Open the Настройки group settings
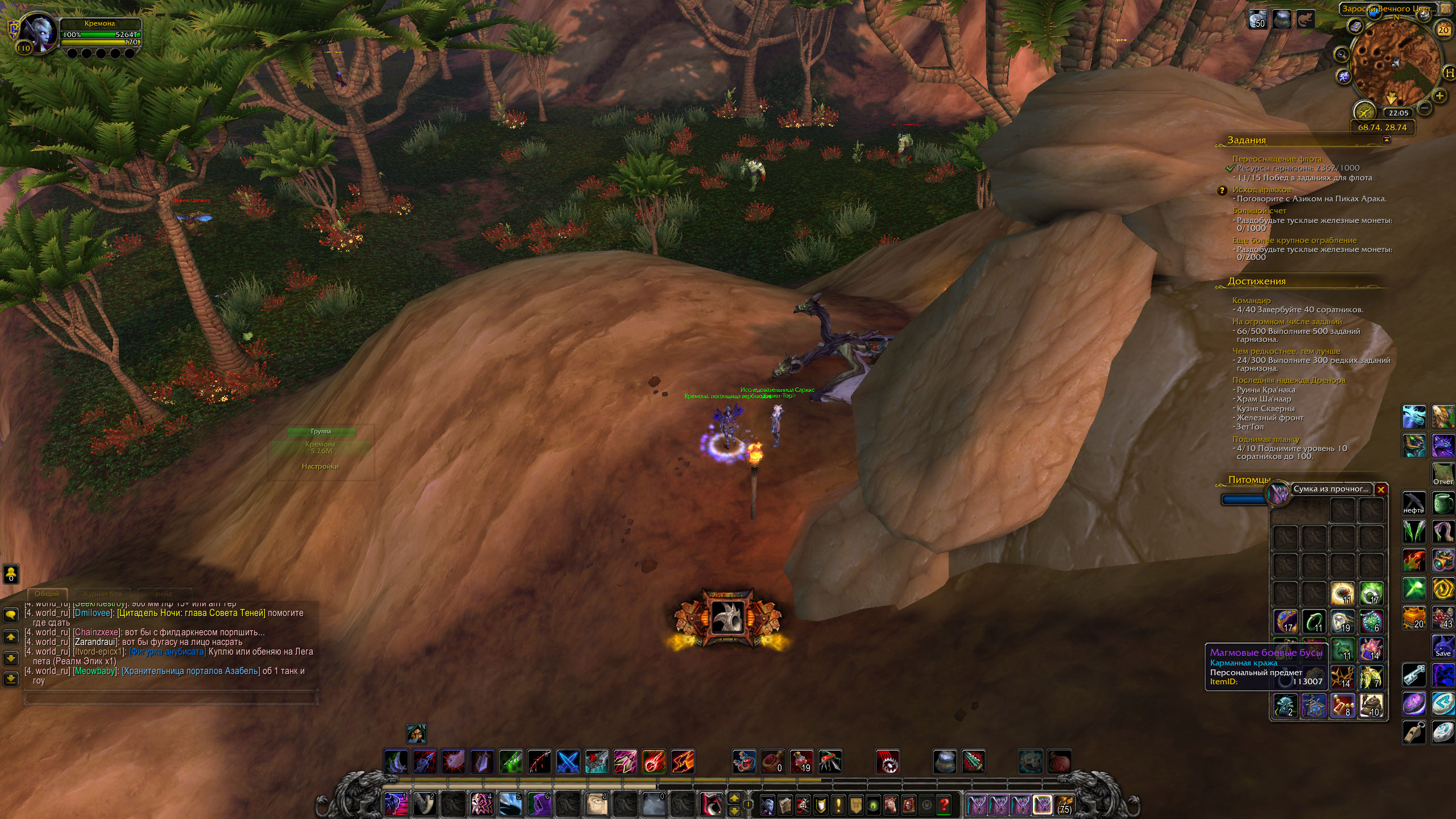Screen dimensions: 1456x819 (x=320, y=466)
